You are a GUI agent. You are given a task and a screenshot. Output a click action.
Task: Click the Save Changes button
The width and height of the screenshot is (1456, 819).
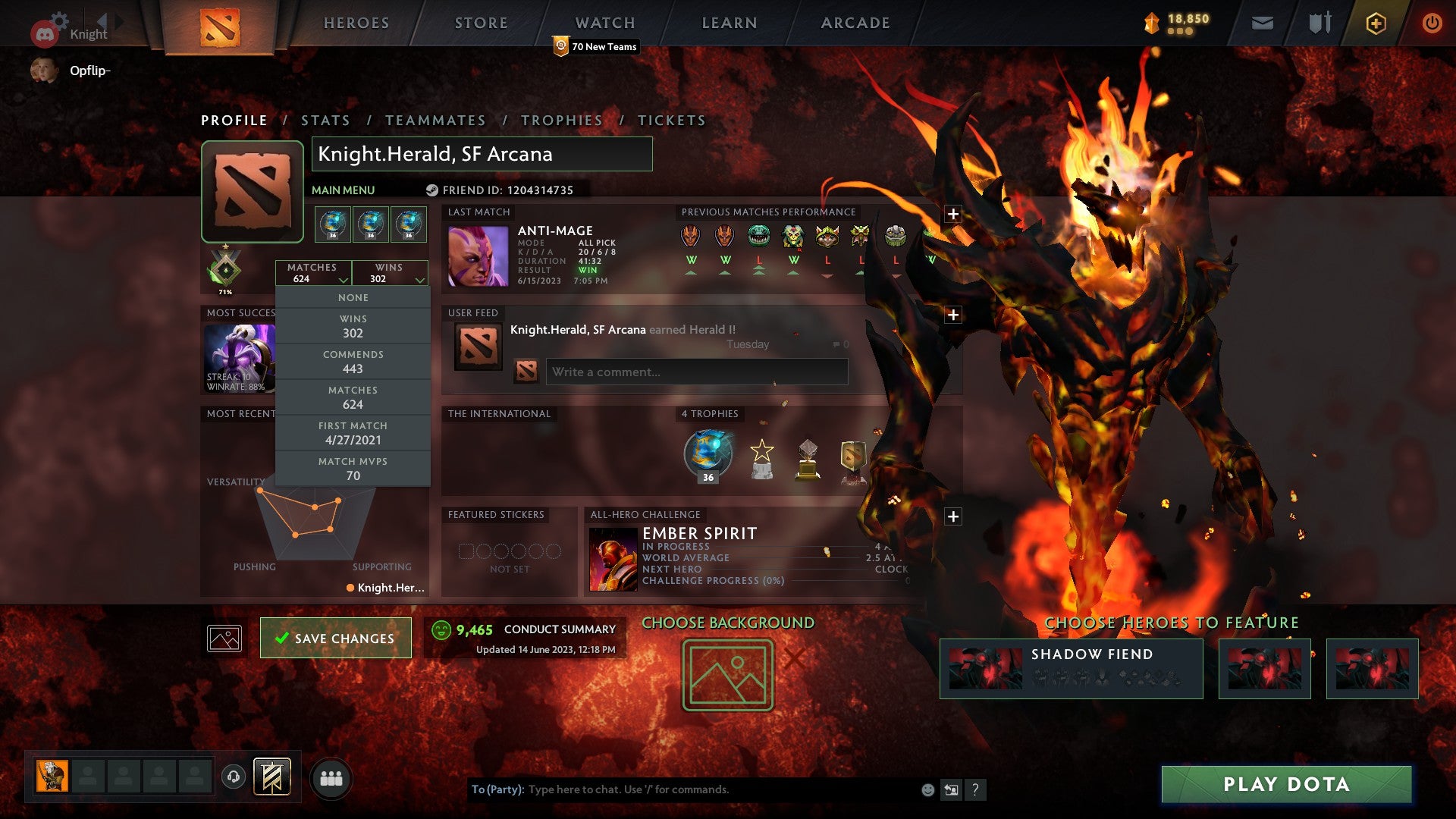[335, 638]
